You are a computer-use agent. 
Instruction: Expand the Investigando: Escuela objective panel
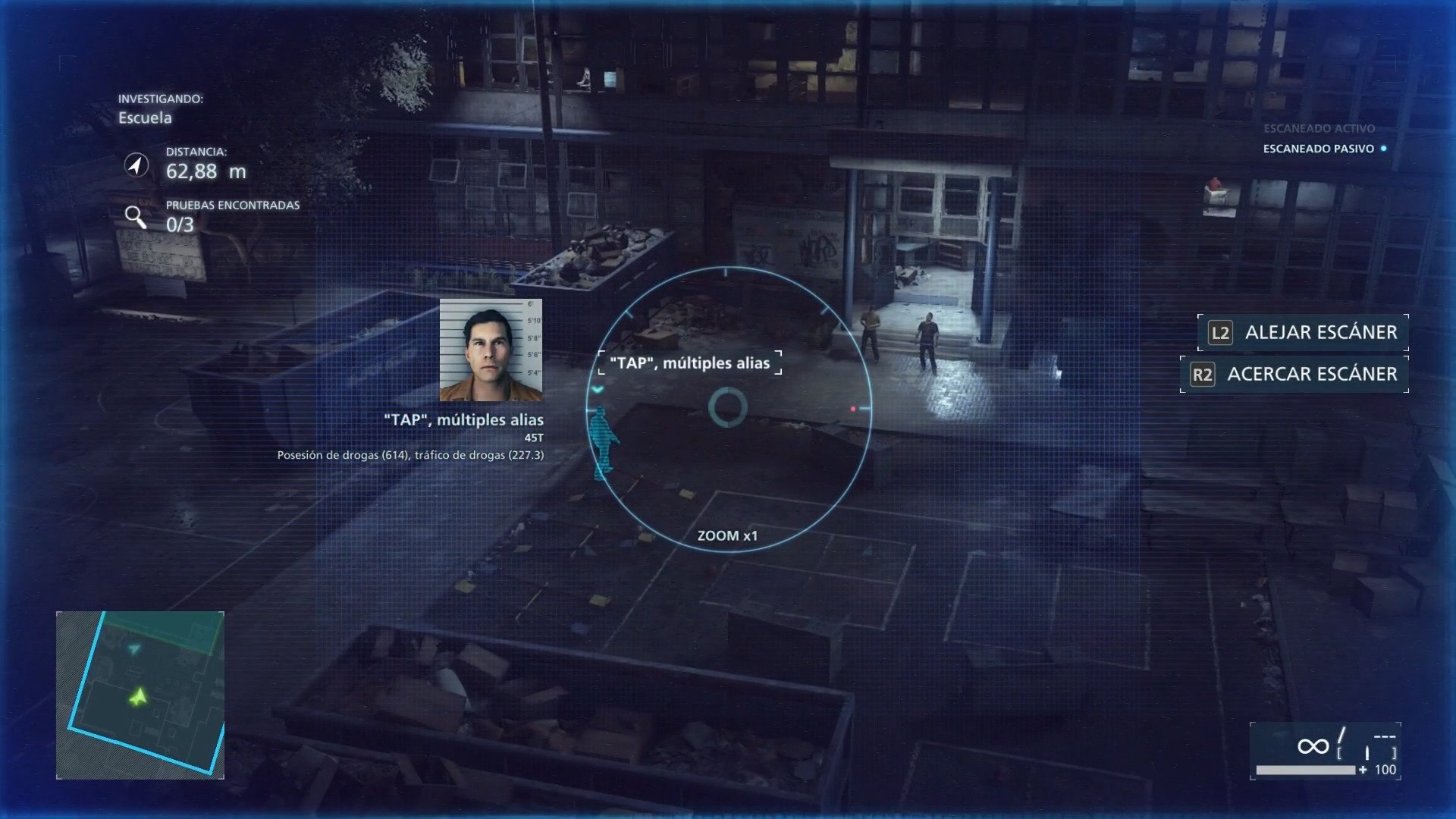[145, 110]
